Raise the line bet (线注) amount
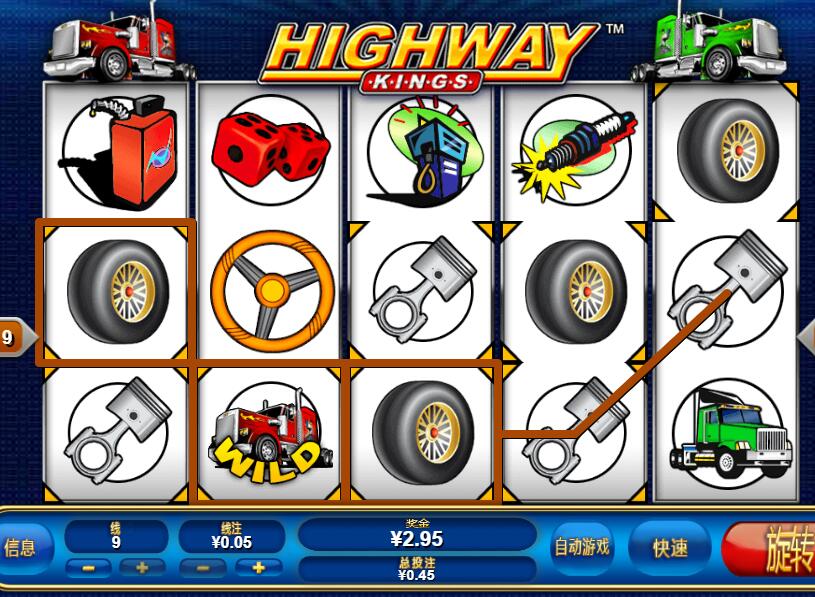Viewport: 815px width, 597px height. [257, 567]
